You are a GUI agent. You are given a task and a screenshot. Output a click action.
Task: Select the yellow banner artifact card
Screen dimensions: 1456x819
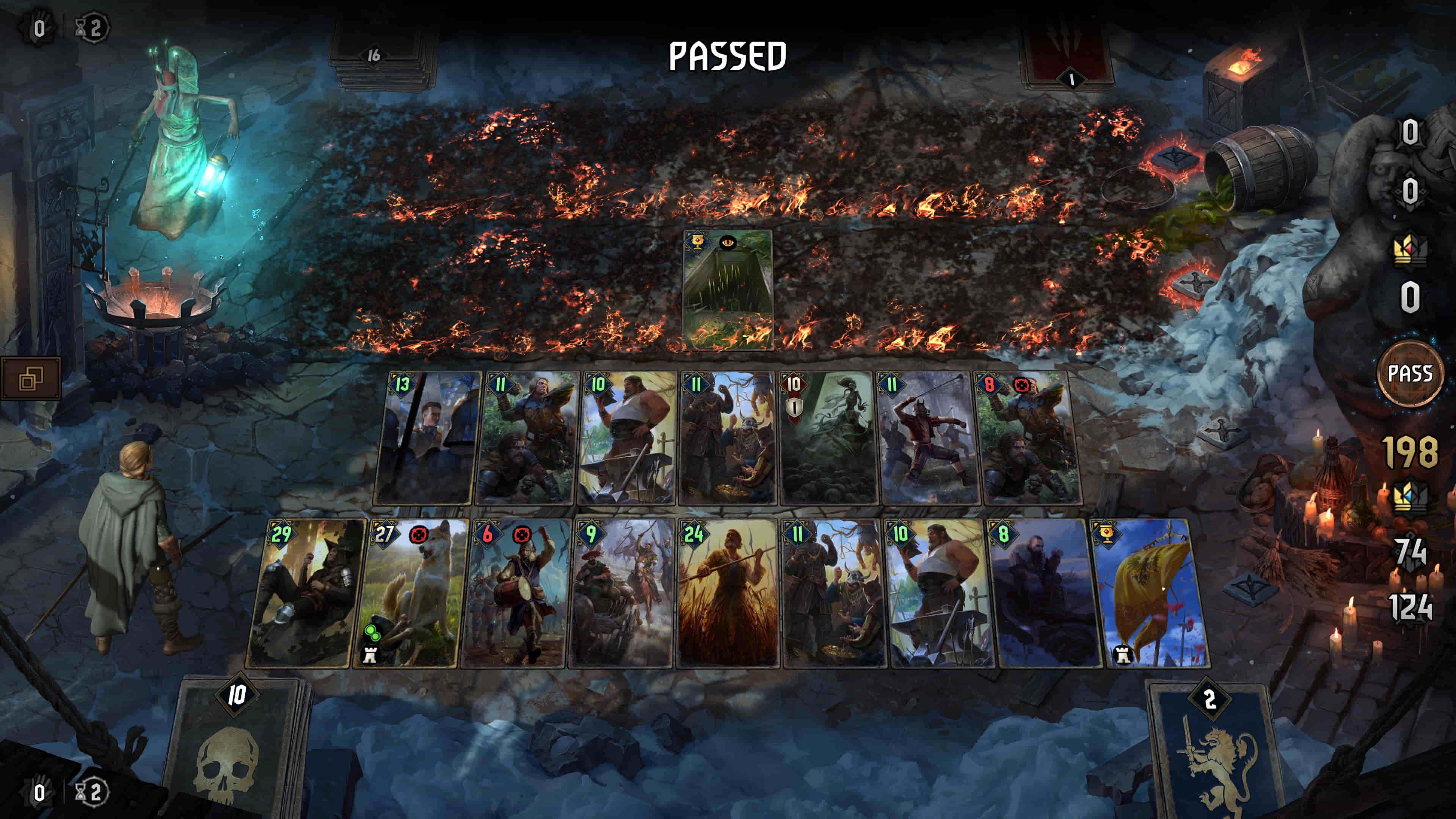point(1153,593)
